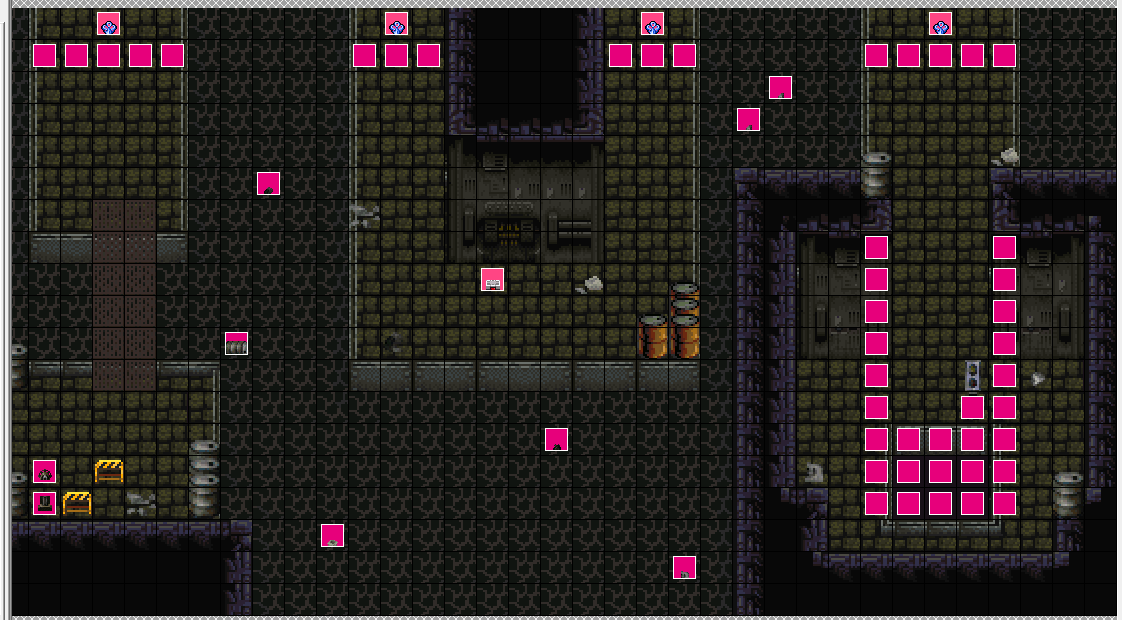Select the event marker with the gray grate icon
The width and height of the screenshot is (1122, 620).
pyautogui.click(x=236, y=343)
